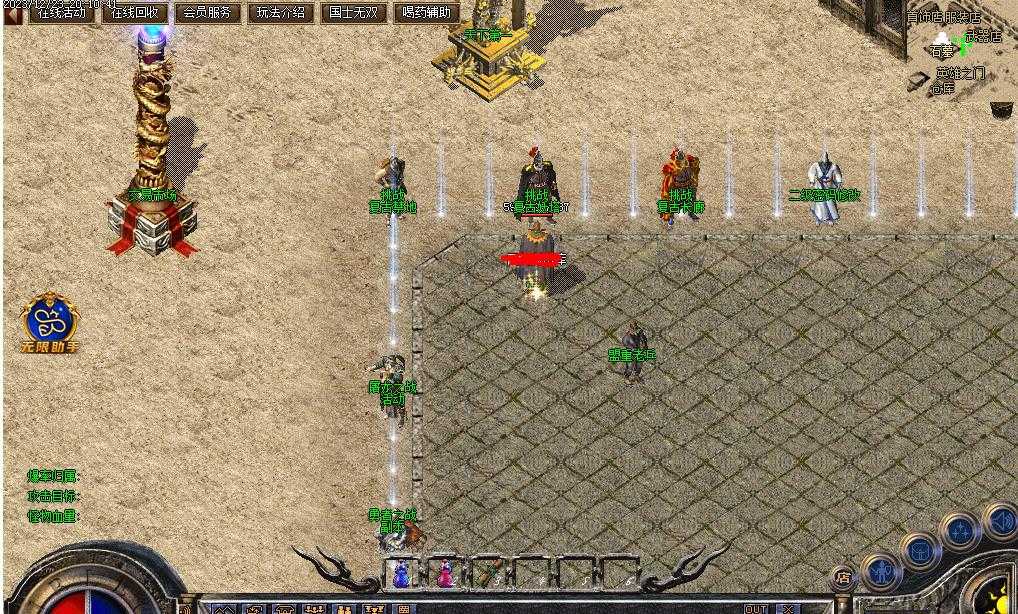The image size is (1018, 614).
Task: Open the 喝药辅助 potion assist menu
Action: (x=426, y=13)
